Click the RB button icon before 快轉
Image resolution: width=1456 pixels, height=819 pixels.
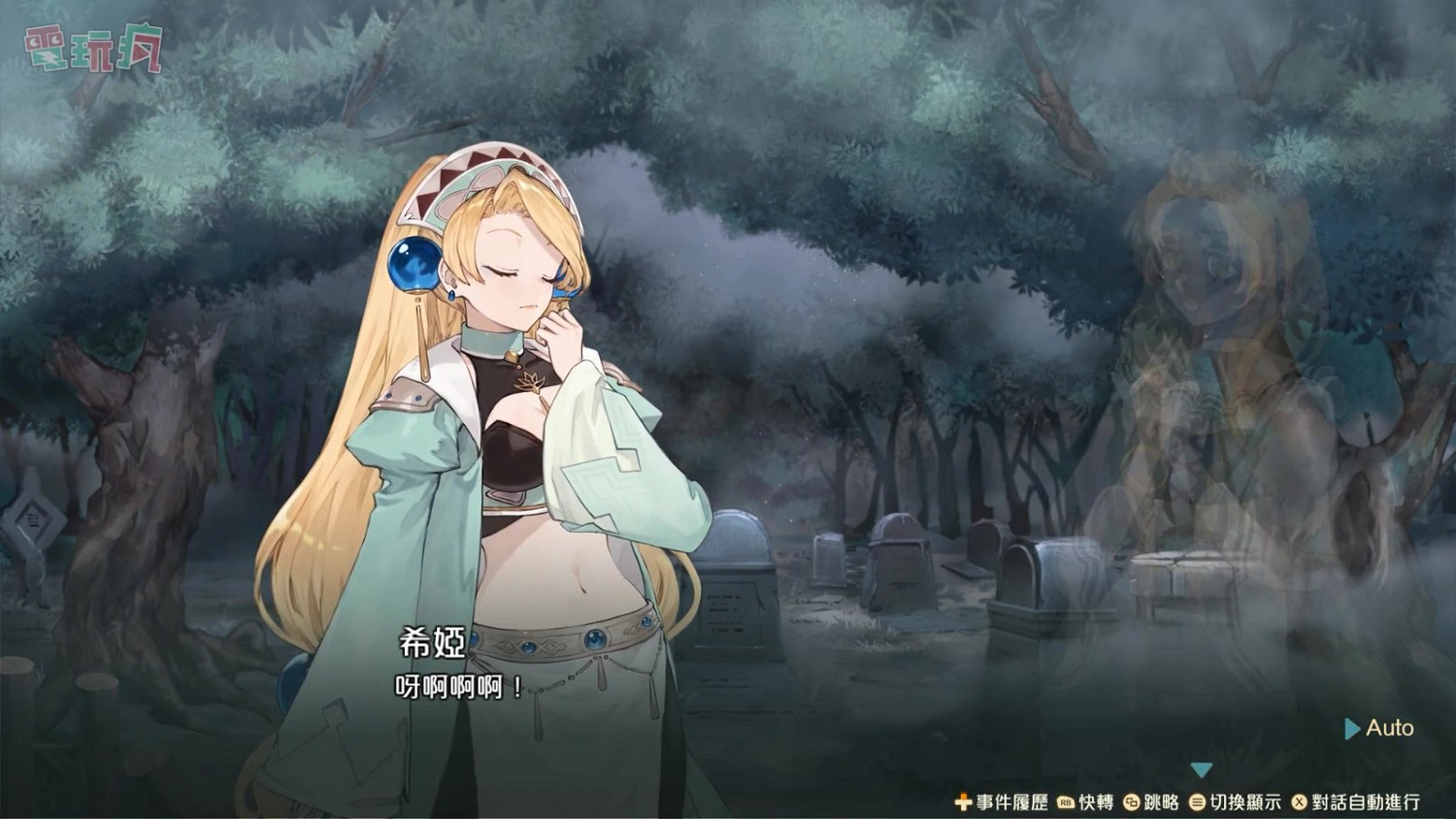click(1065, 802)
